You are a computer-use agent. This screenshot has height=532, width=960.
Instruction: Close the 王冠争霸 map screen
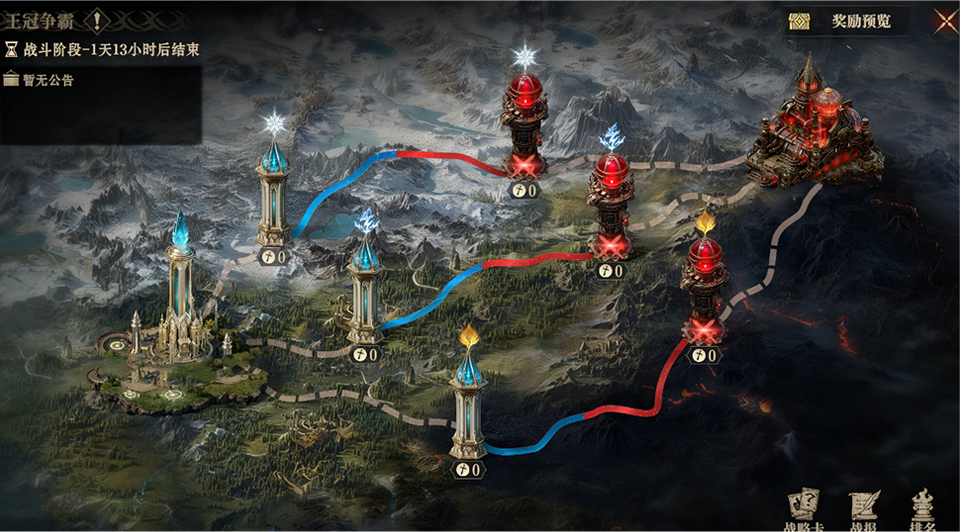point(944,20)
